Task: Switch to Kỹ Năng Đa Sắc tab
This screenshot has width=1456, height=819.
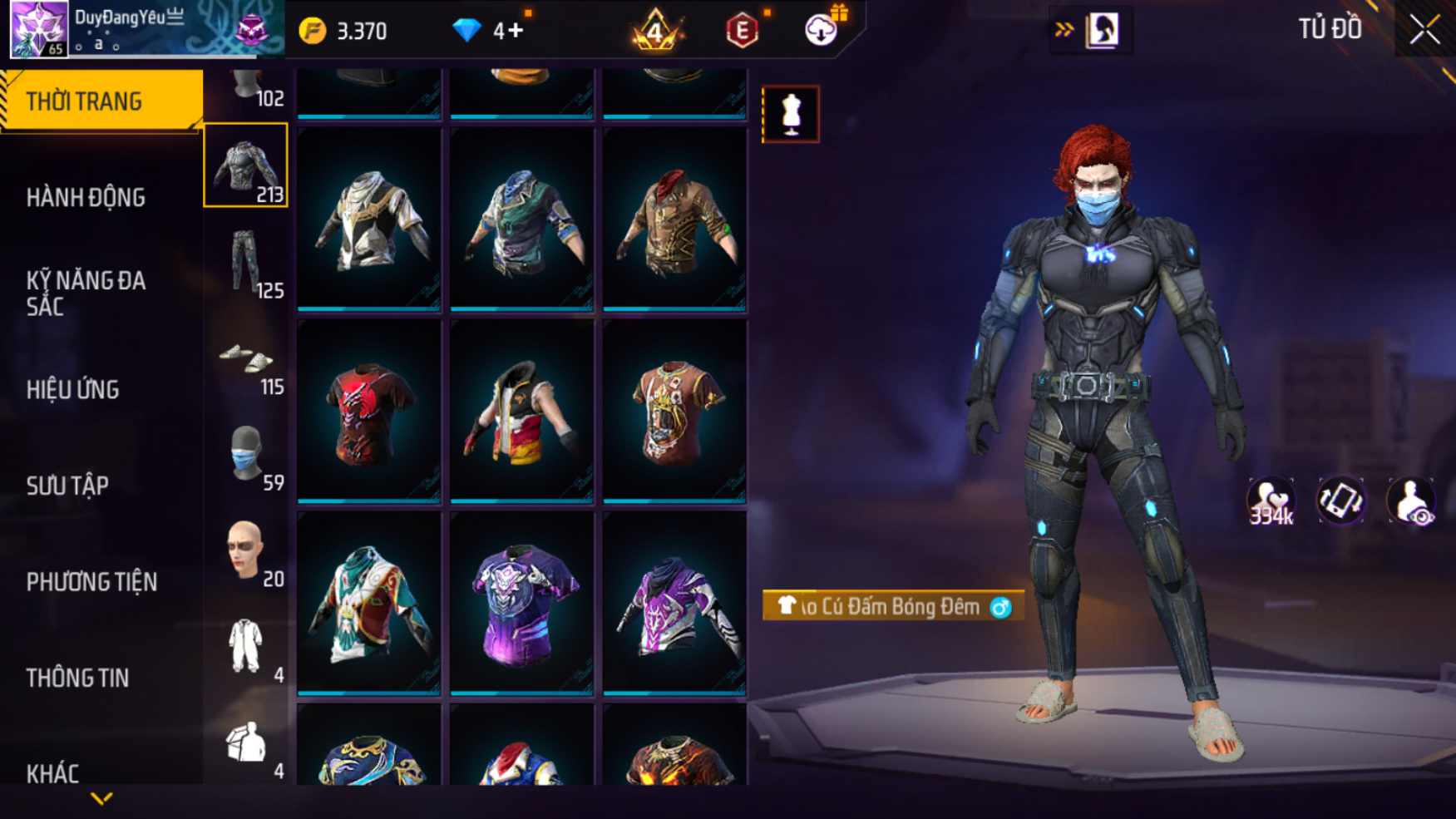Action: (86, 293)
